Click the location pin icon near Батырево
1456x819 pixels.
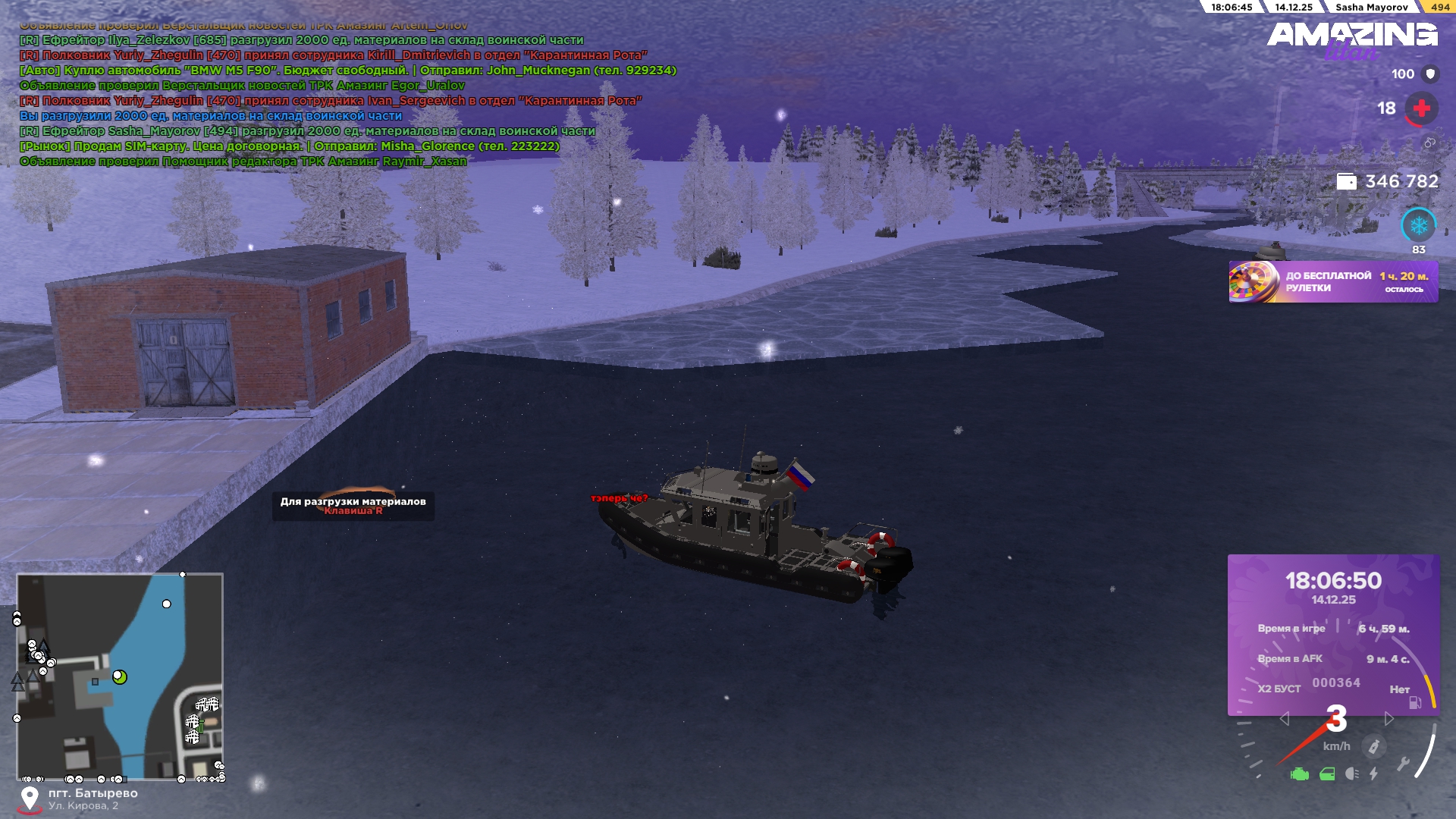pos(30,798)
